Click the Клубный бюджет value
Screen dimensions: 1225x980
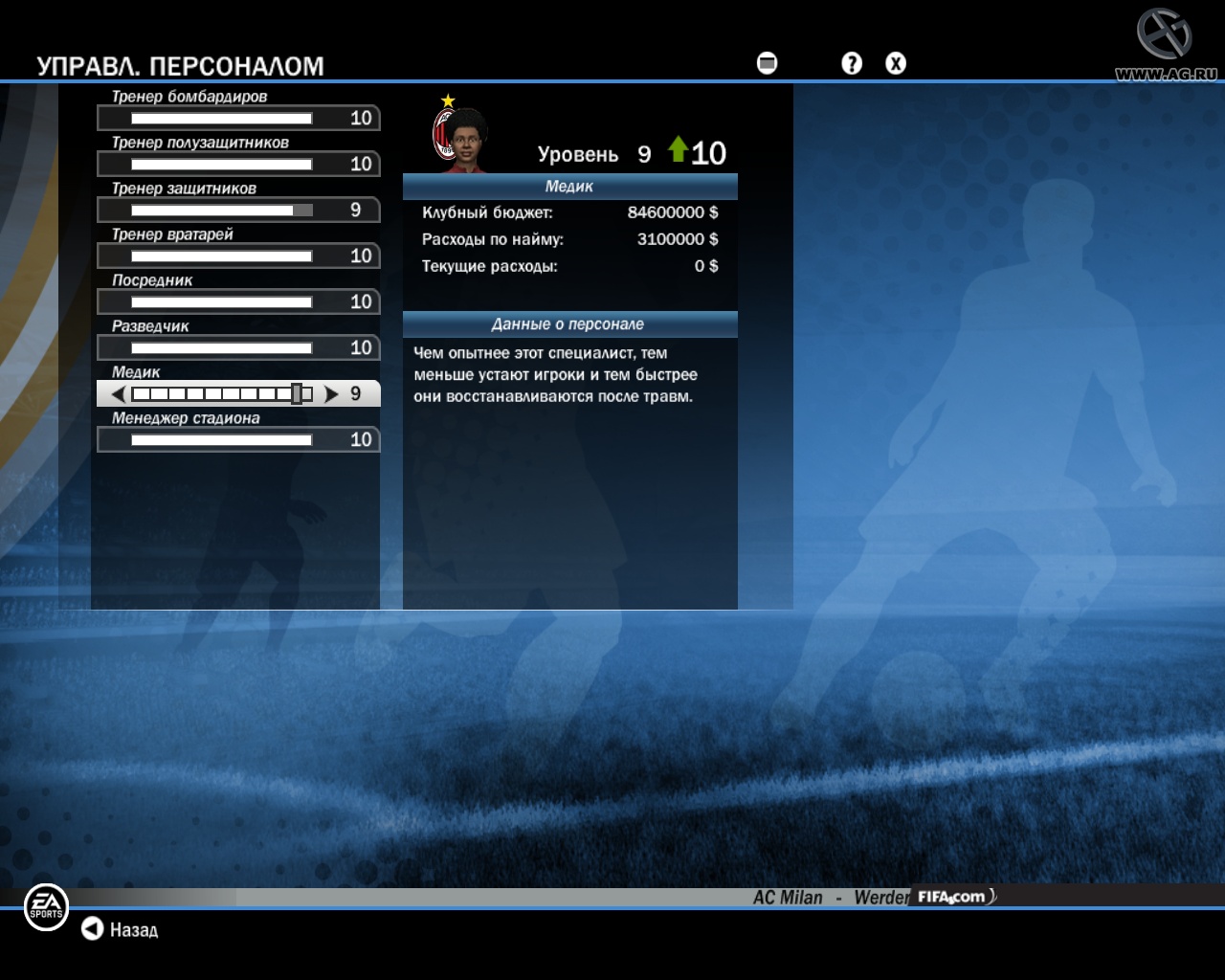[x=668, y=212]
